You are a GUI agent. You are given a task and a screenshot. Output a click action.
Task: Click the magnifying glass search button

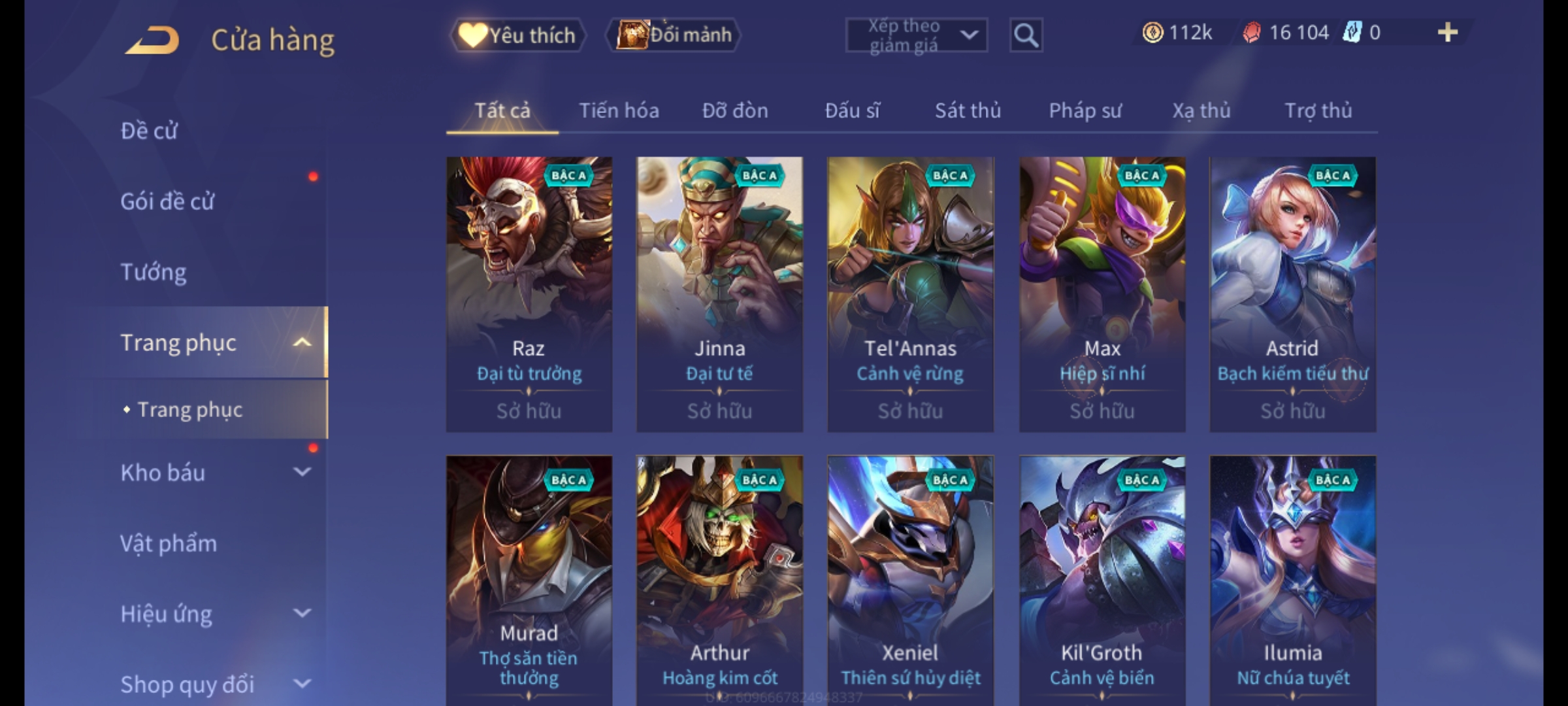pyautogui.click(x=1026, y=35)
